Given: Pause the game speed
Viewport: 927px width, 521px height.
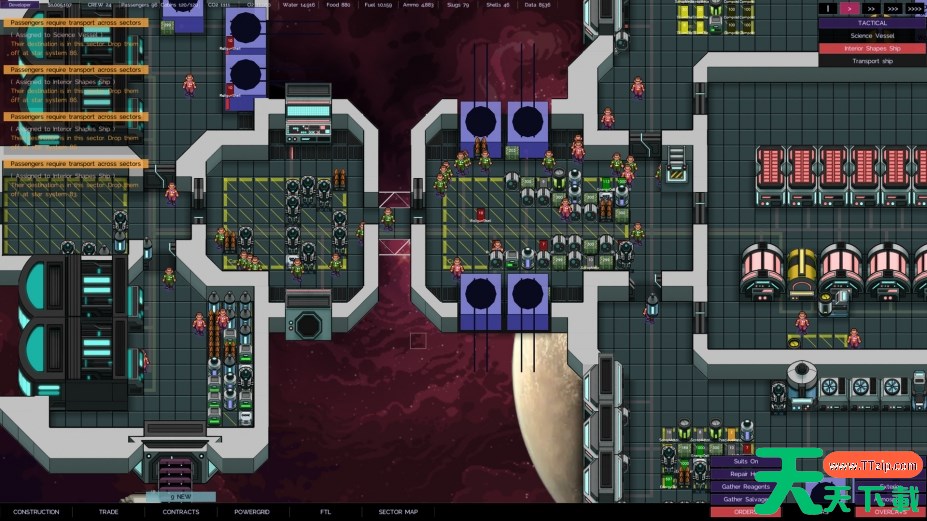Looking at the screenshot, I should tap(829, 8).
